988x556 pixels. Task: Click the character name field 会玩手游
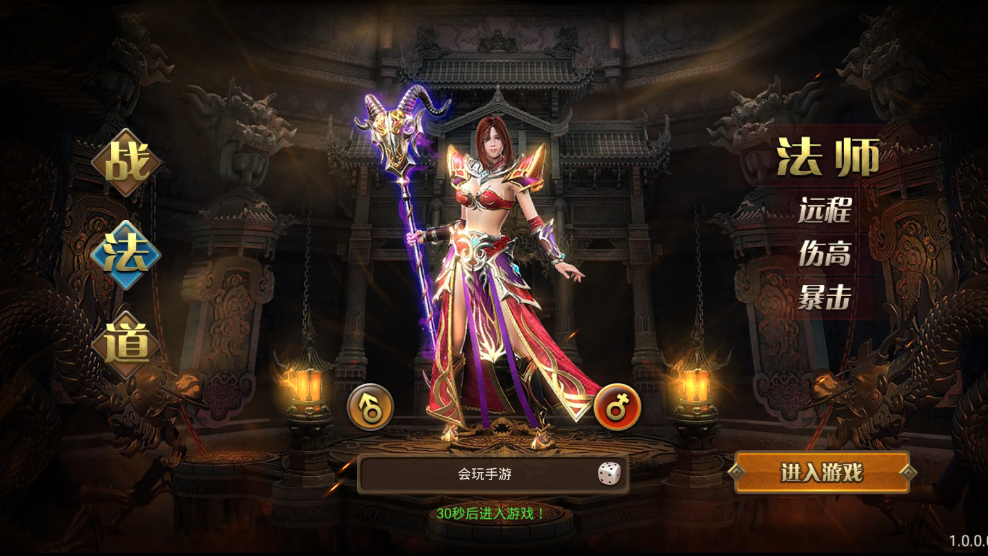pos(478,474)
